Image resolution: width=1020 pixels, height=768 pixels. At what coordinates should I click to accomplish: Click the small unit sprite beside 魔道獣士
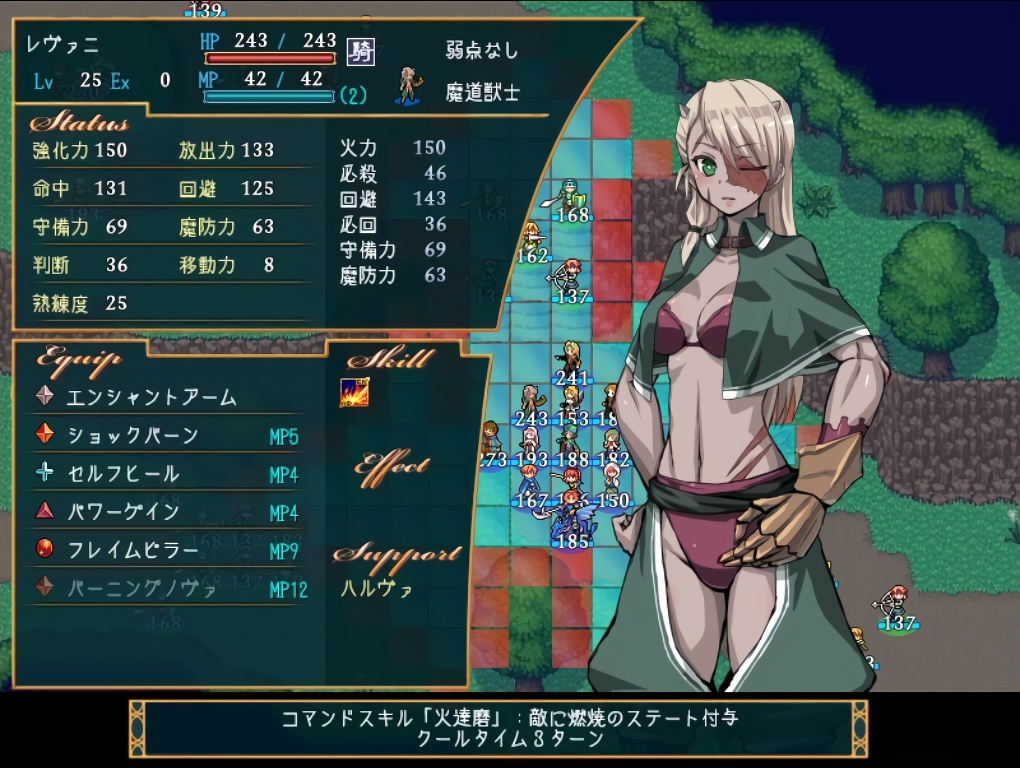click(x=407, y=86)
